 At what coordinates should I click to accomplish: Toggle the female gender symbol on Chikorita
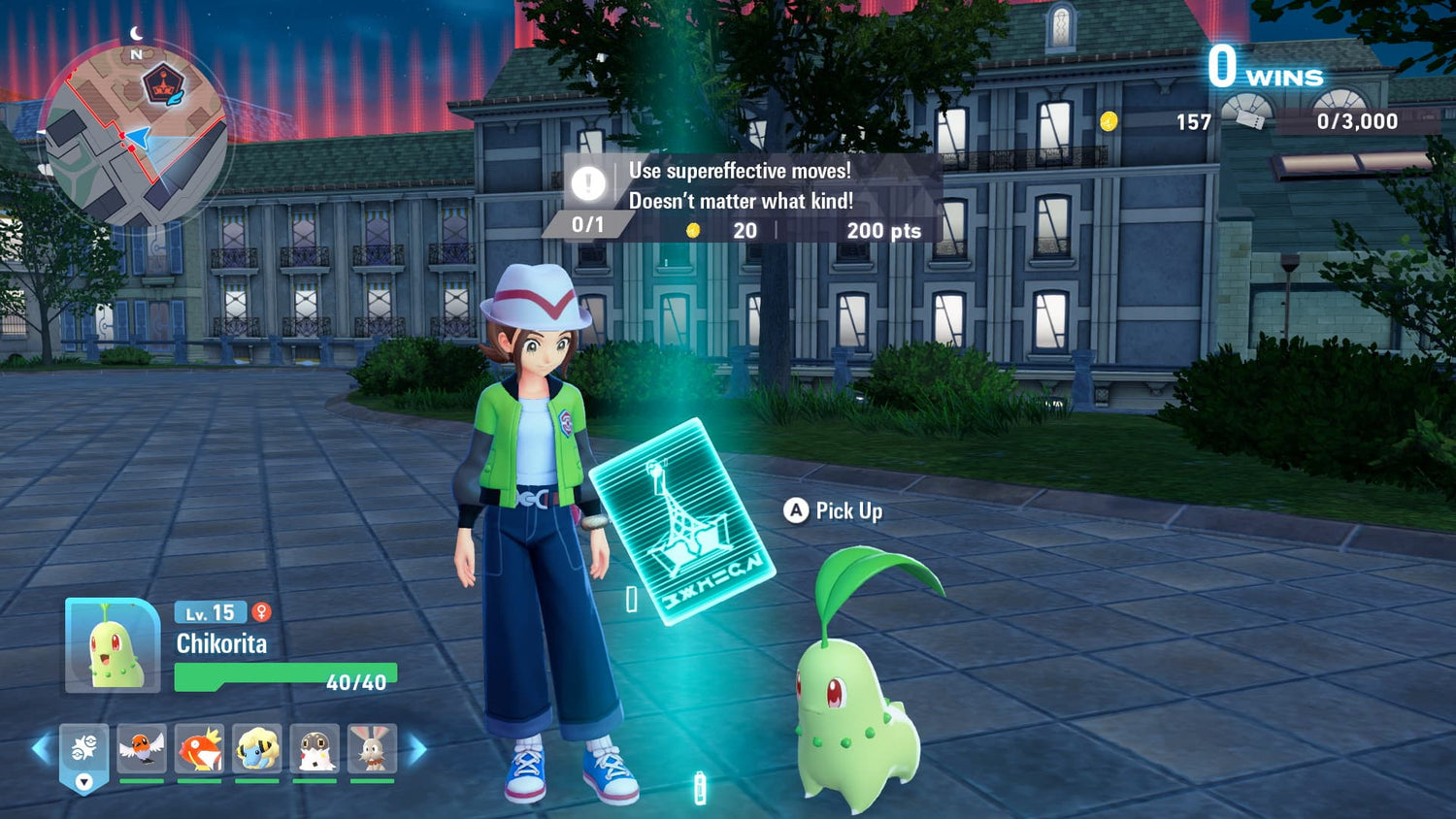point(260,610)
